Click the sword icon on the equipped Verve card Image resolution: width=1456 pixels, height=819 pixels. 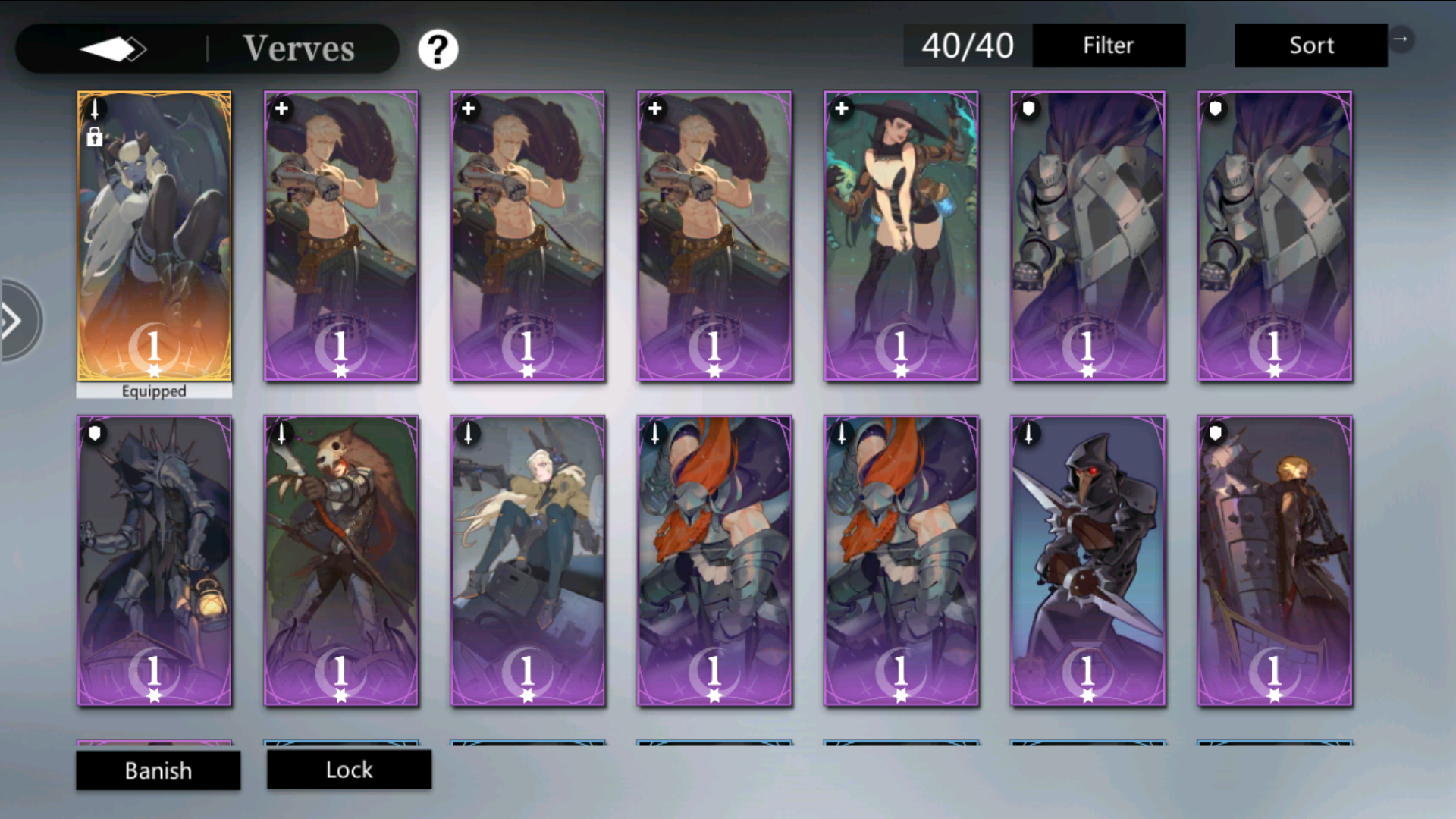click(x=94, y=108)
